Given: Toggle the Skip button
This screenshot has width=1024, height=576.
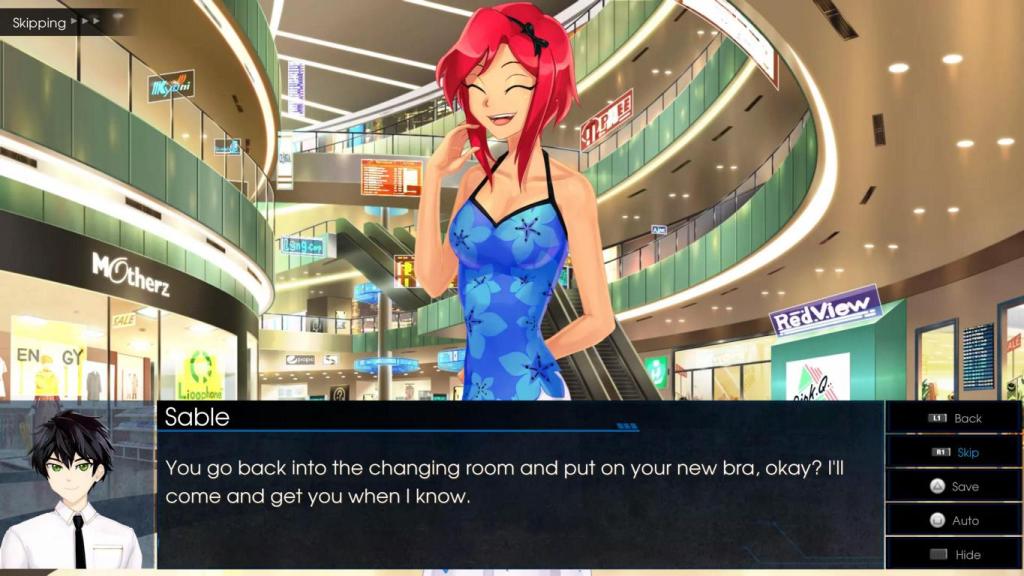Looking at the screenshot, I should pyautogui.click(x=955, y=452).
